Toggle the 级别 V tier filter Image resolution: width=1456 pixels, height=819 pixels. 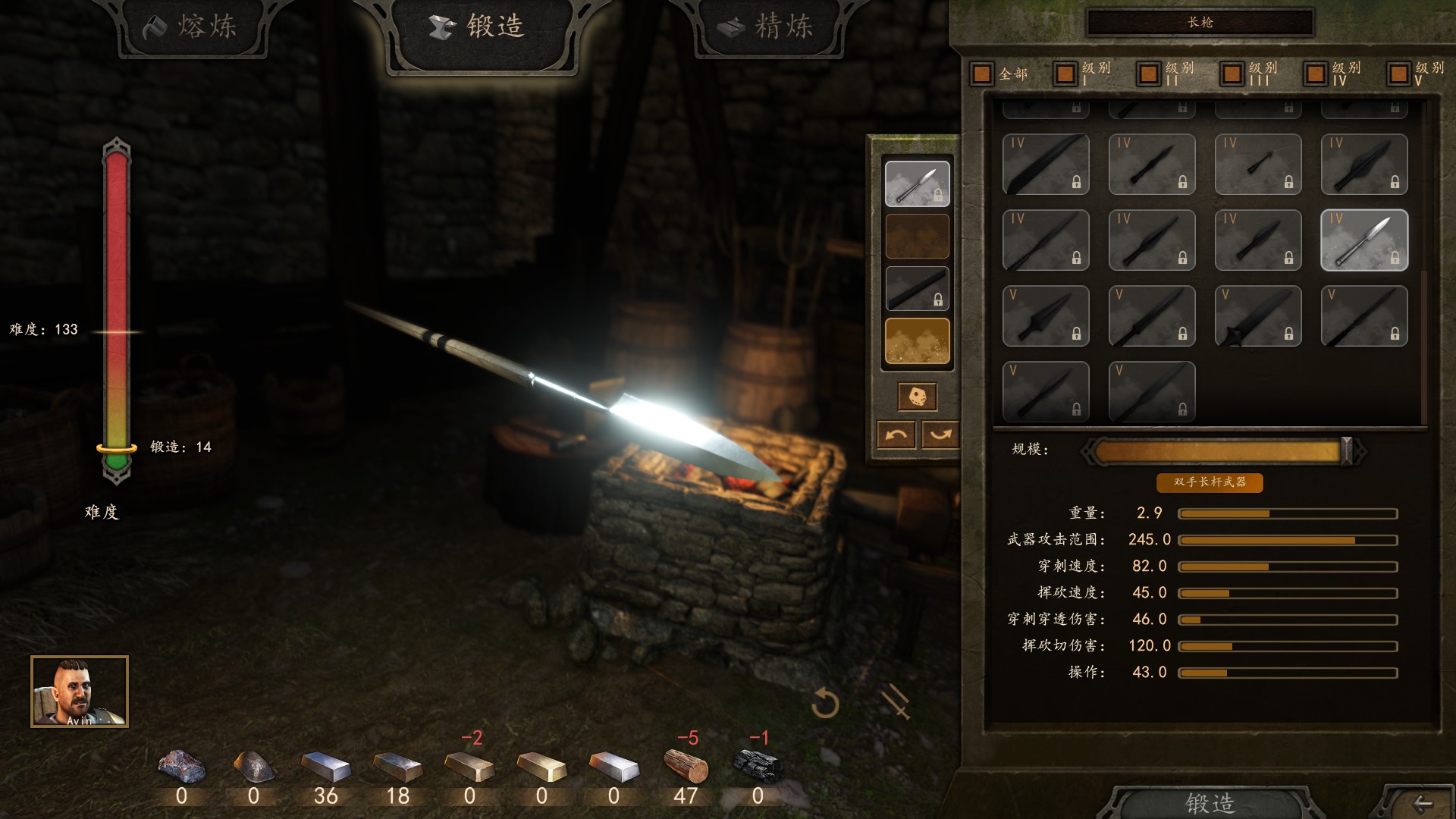[1398, 74]
